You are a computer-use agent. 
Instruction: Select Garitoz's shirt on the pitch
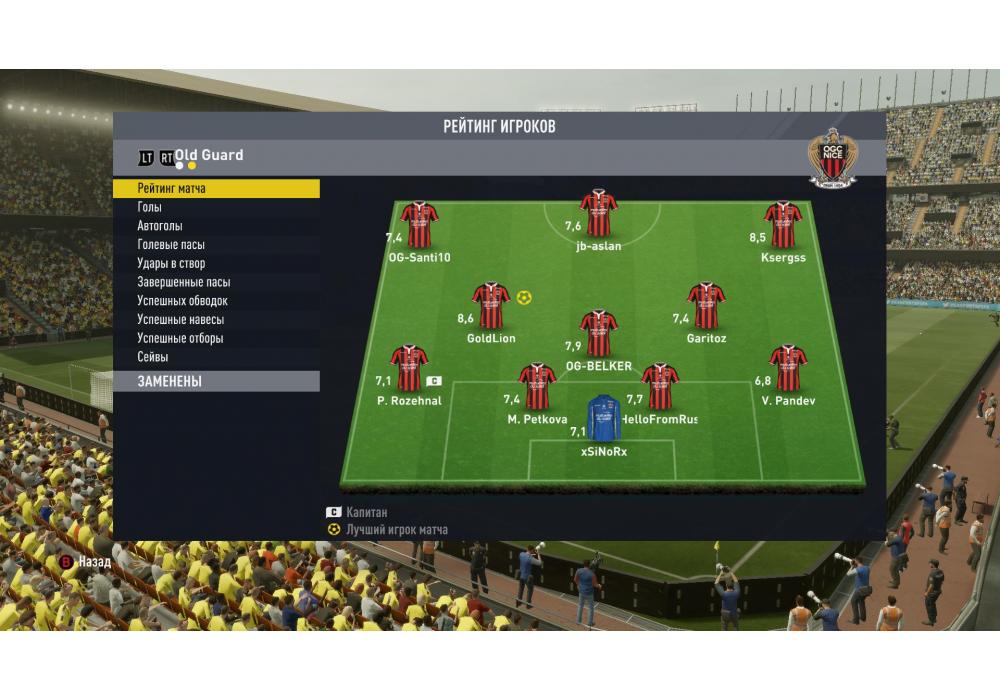coord(706,306)
